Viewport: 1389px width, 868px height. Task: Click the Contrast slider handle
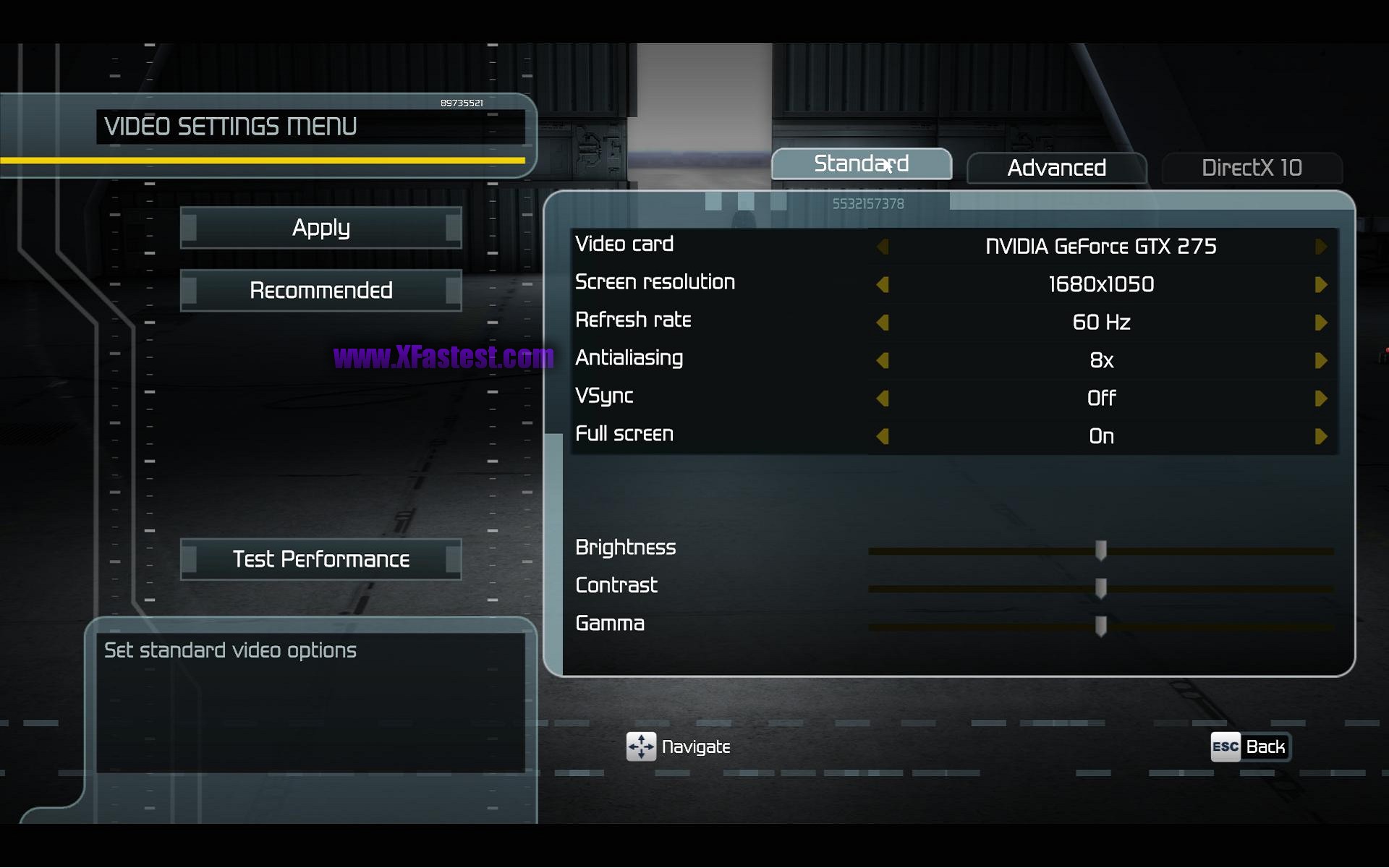point(1100,588)
